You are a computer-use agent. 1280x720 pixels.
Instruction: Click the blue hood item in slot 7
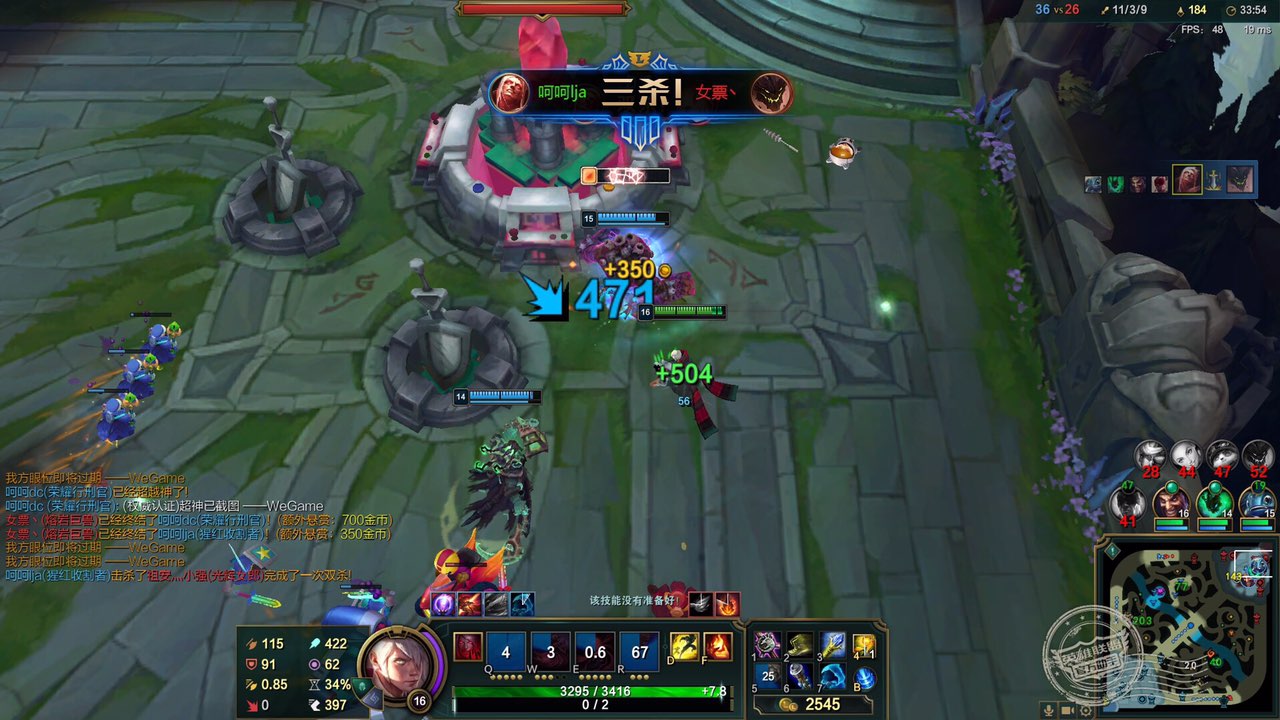point(832,677)
